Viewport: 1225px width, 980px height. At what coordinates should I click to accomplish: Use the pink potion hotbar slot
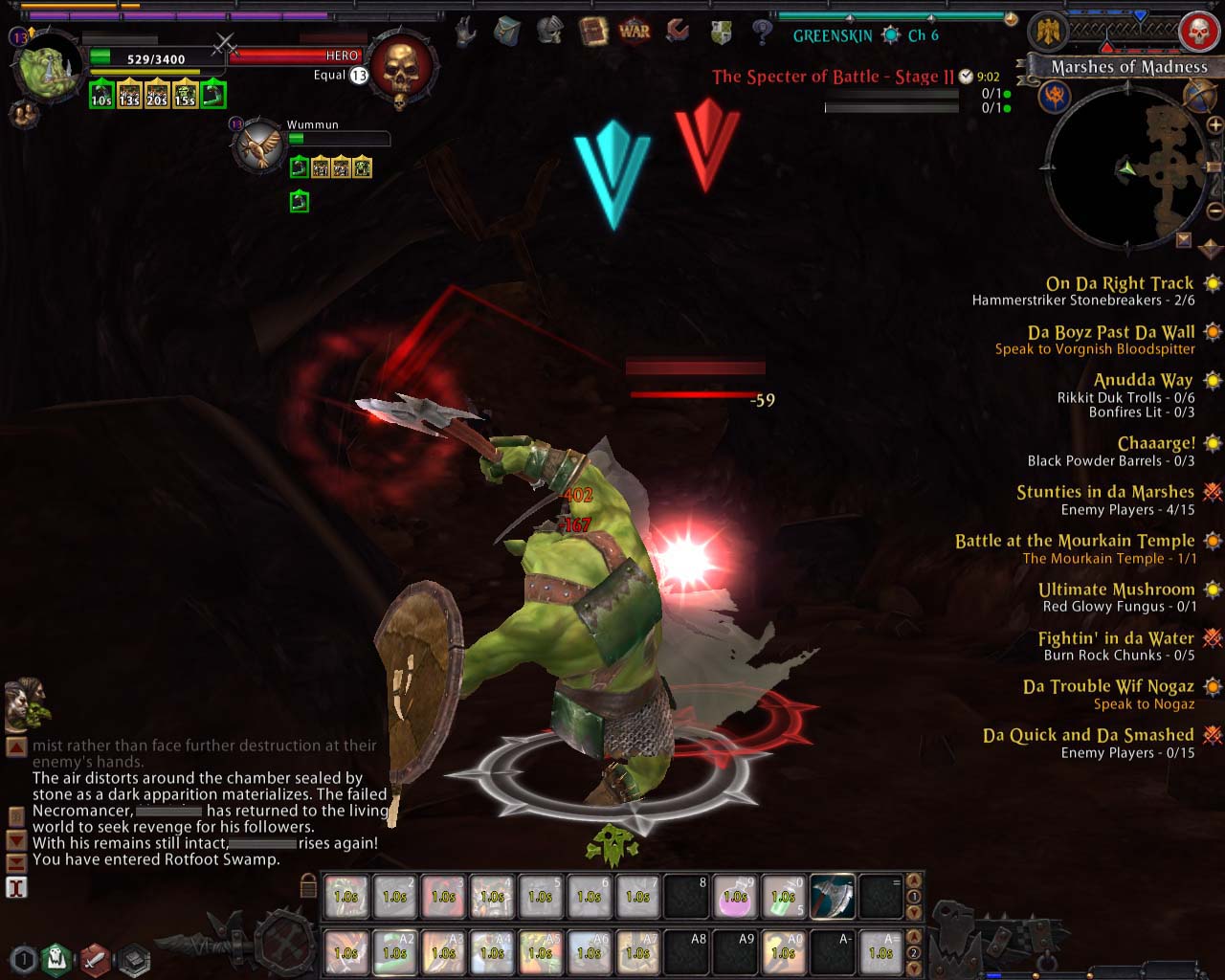point(735,897)
